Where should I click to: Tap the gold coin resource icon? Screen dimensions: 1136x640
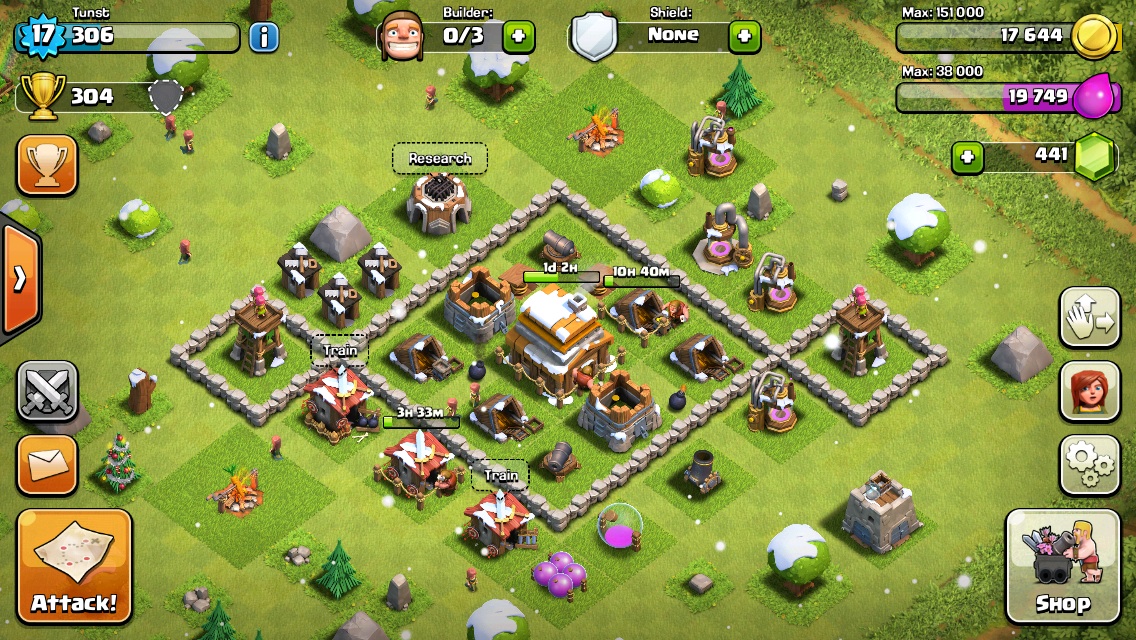point(1093,37)
